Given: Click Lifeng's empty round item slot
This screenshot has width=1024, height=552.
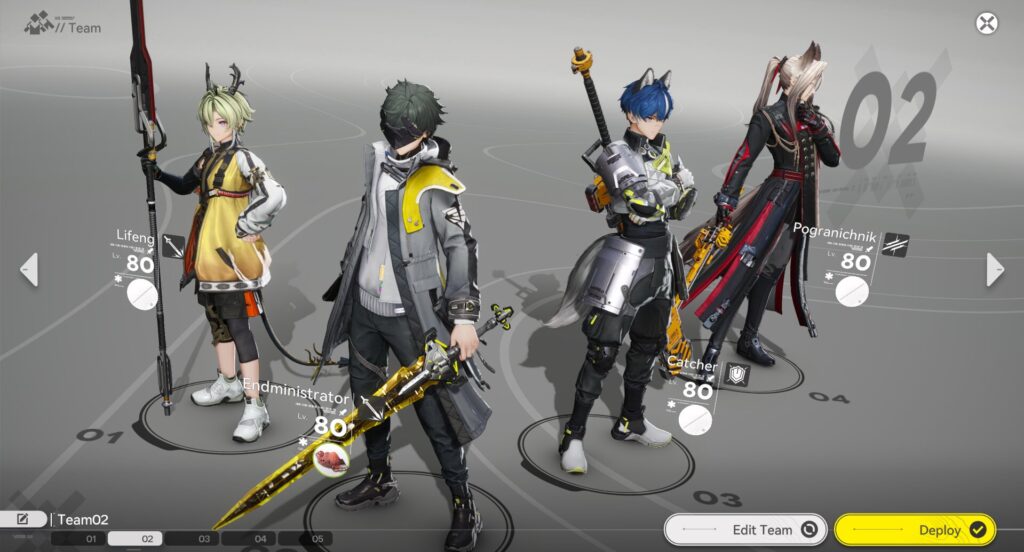Looking at the screenshot, I should [x=142, y=294].
